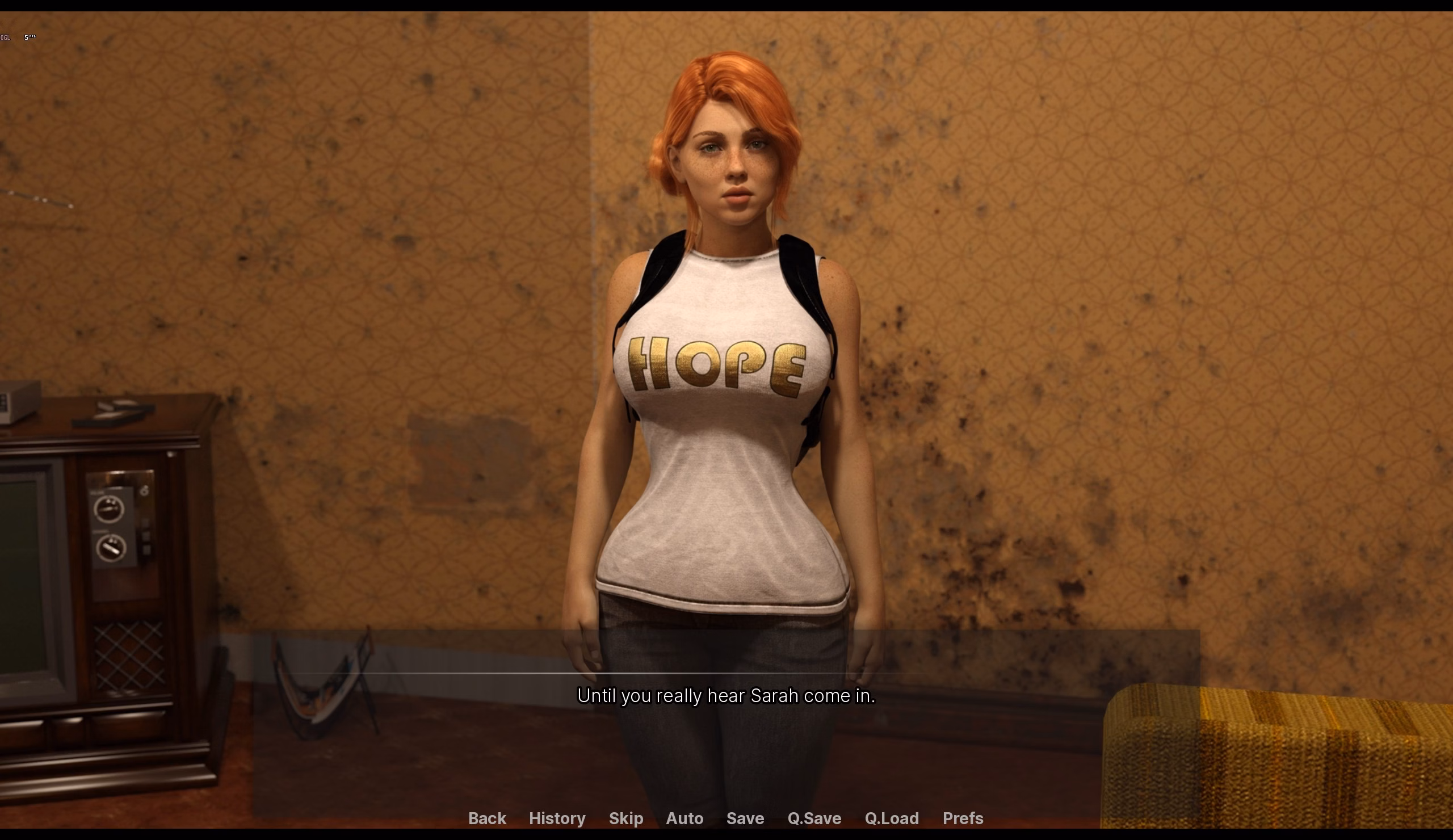The height and width of the screenshot is (840, 1453).
Task: Open the Save menu
Action: tap(745, 818)
